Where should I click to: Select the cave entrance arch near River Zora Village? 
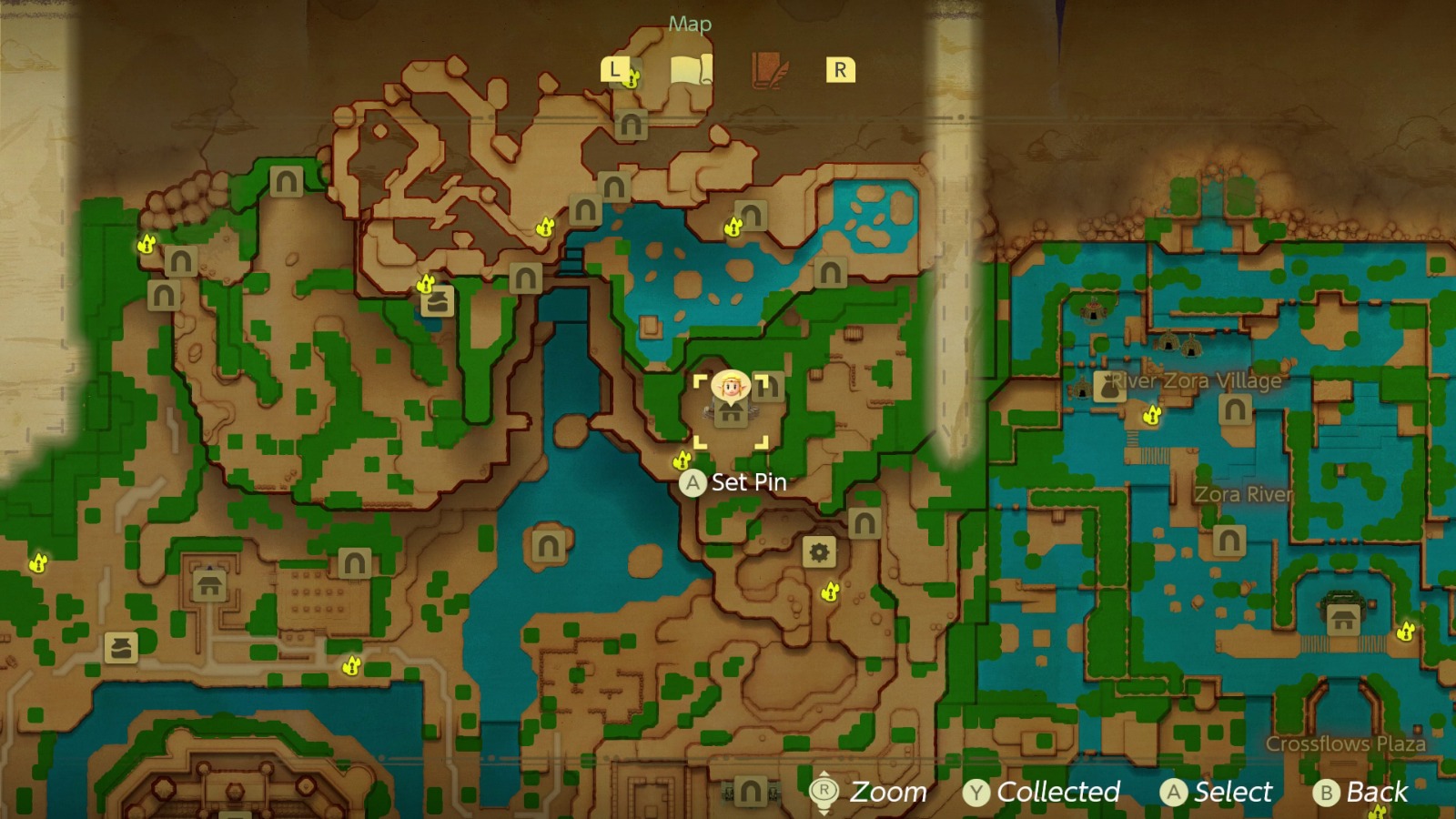click(1236, 409)
